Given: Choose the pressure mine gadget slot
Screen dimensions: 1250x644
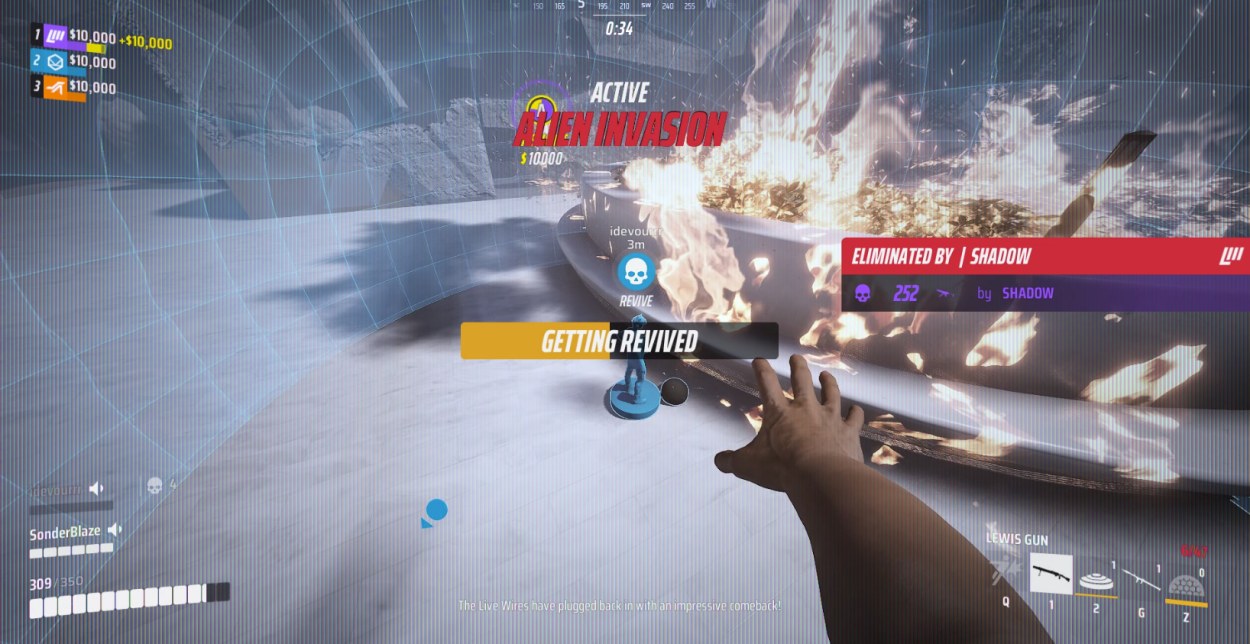Looking at the screenshot, I should pos(1096,578).
